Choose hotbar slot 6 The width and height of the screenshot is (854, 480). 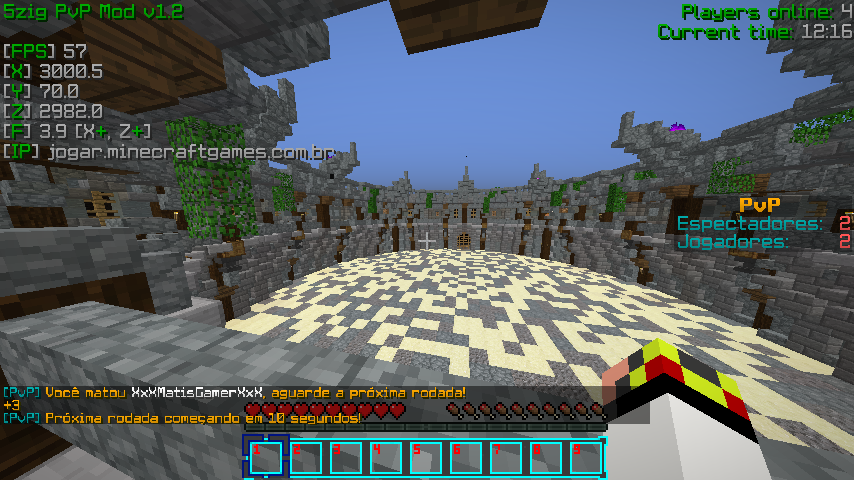[465, 457]
